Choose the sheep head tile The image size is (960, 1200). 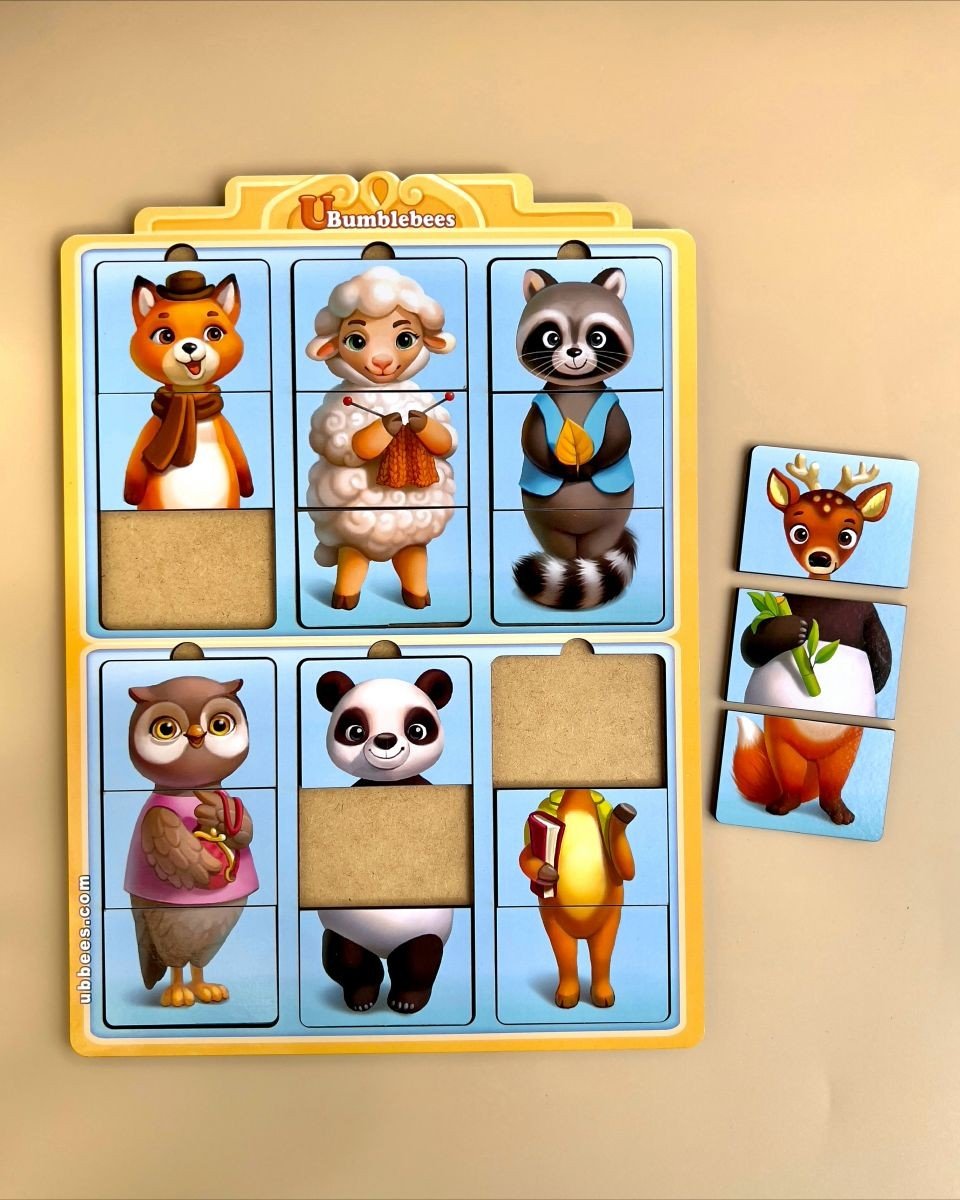(x=381, y=327)
